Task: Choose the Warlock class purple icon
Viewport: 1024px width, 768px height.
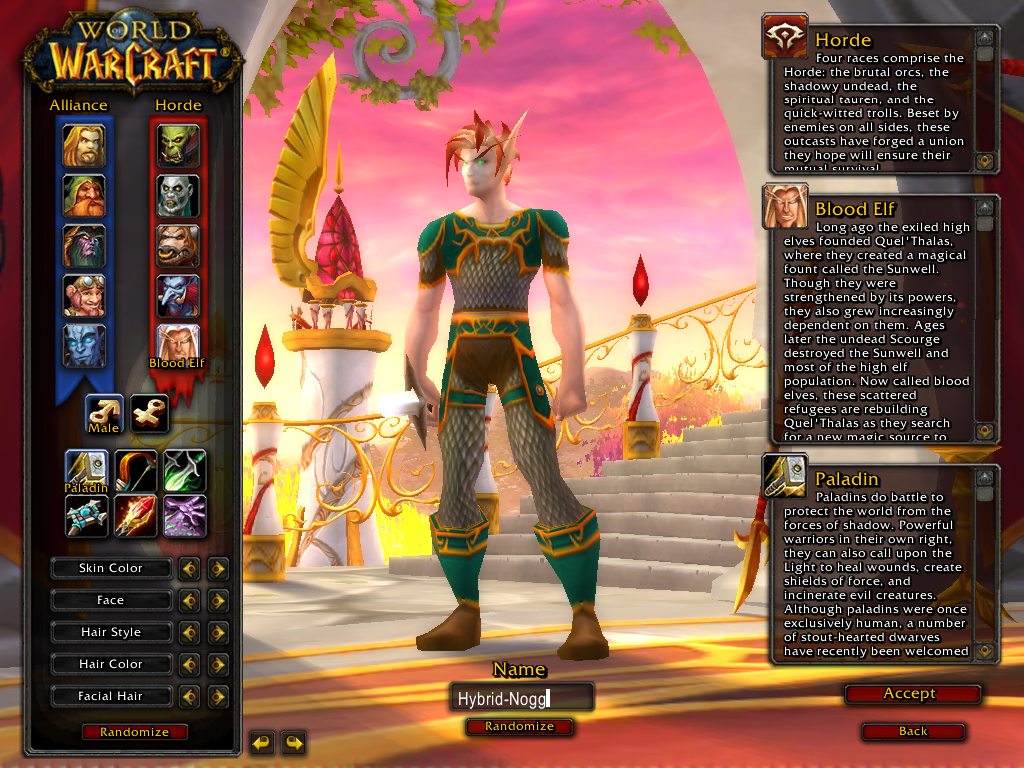Action: [185, 515]
